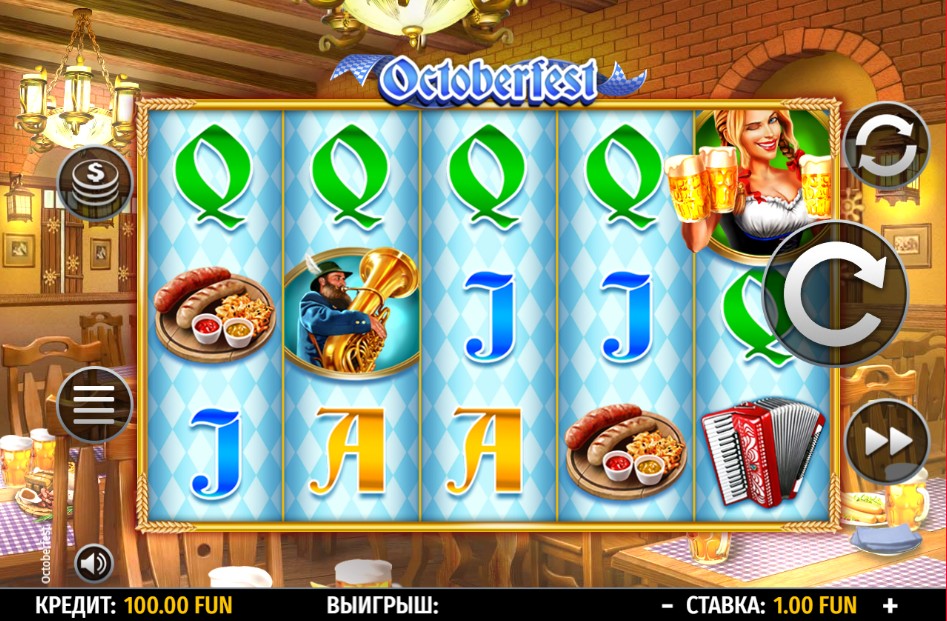This screenshot has width=947, height=621.
Task: Open the coin stack paytable button
Action: 95,183
